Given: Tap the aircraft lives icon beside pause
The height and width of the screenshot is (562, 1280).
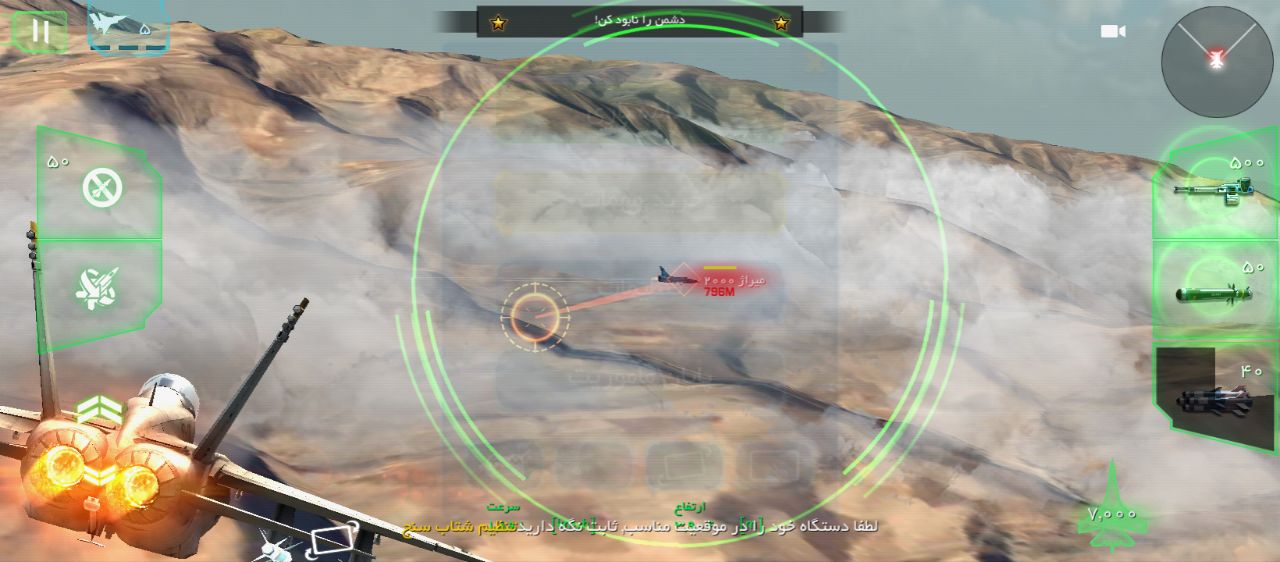Looking at the screenshot, I should tap(126, 25).
